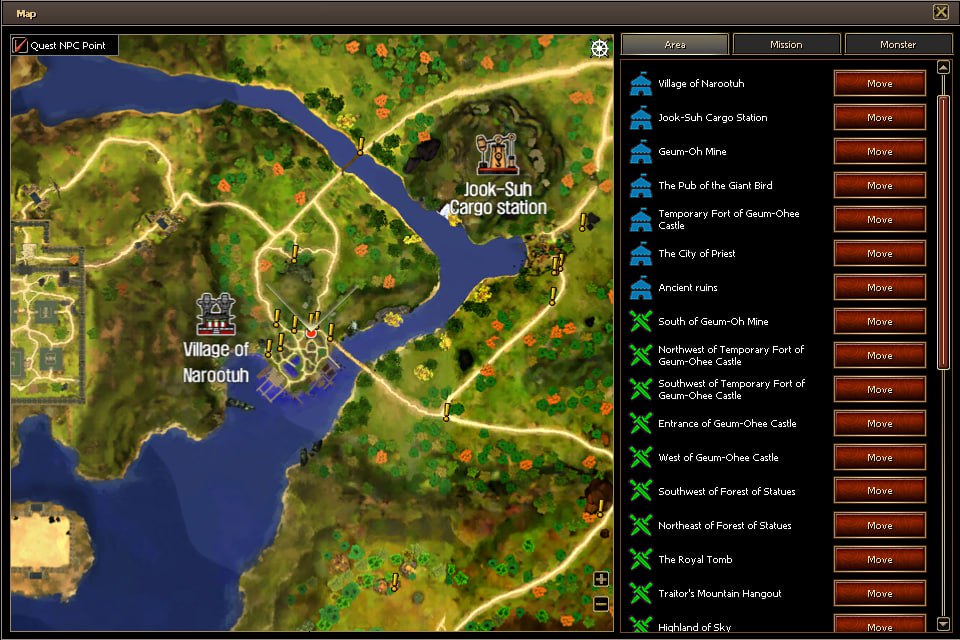Screen dimensions: 960x640
Task: Move to Traitor's Mountain Hangout
Action: [x=879, y=594]
